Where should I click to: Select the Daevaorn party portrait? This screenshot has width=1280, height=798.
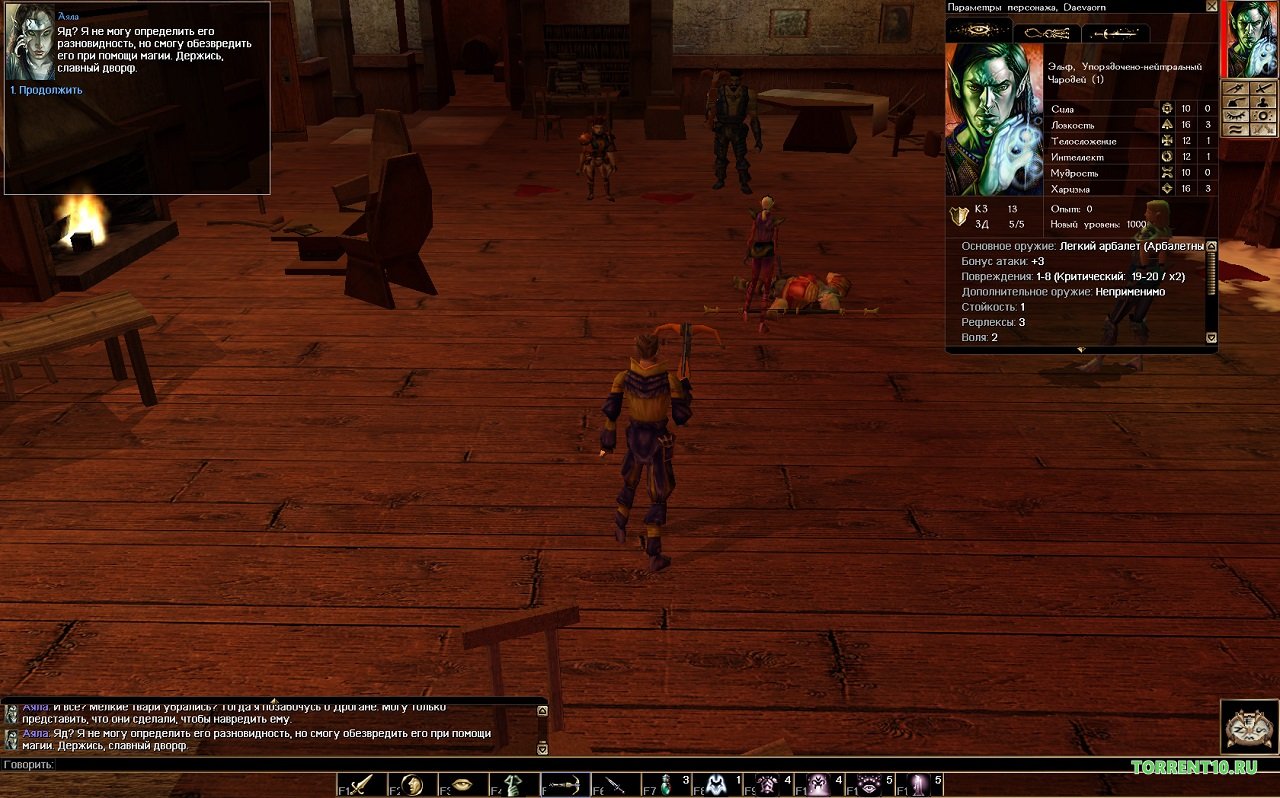(1252, 40)
